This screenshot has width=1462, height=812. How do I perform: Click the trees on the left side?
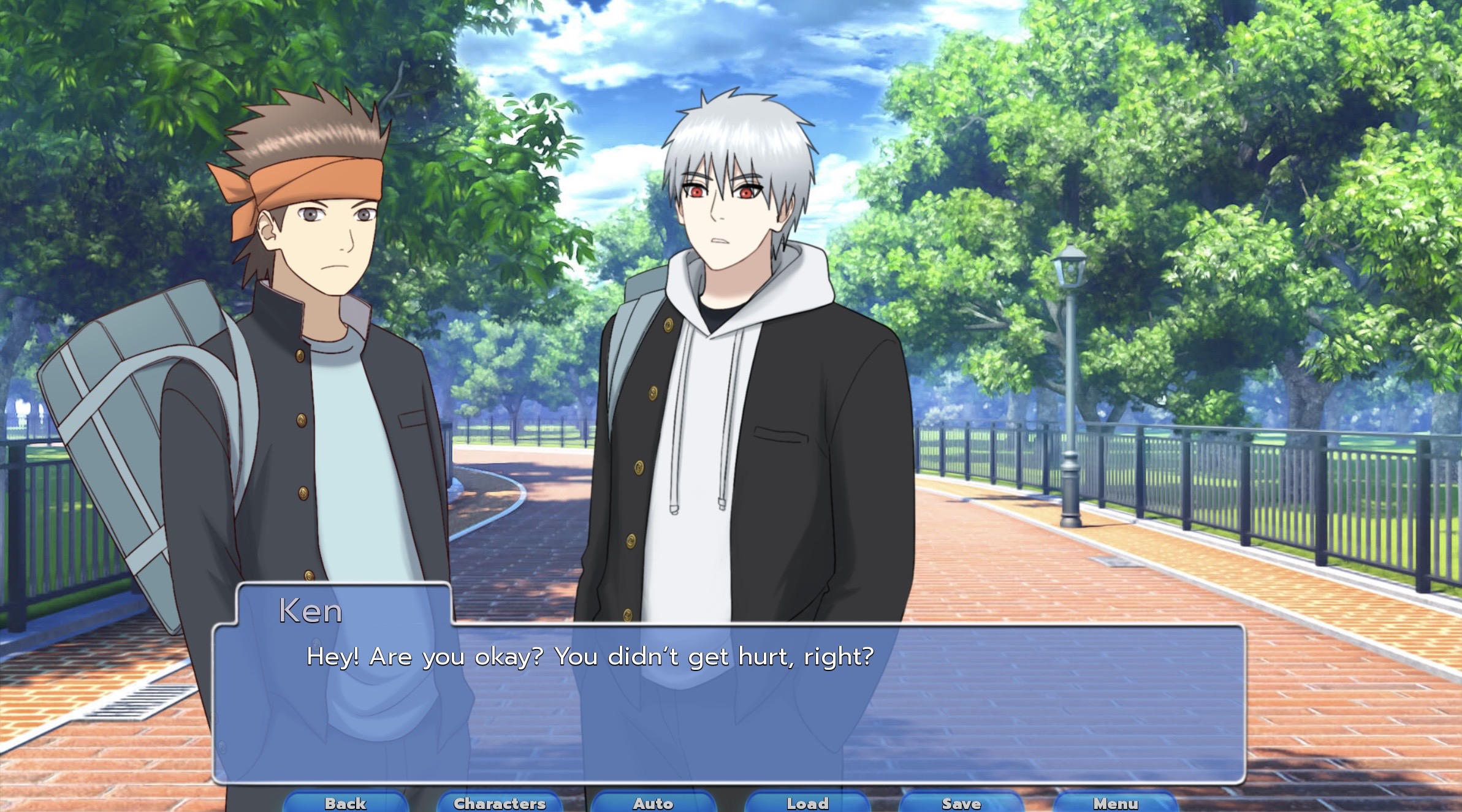point(110,123)
